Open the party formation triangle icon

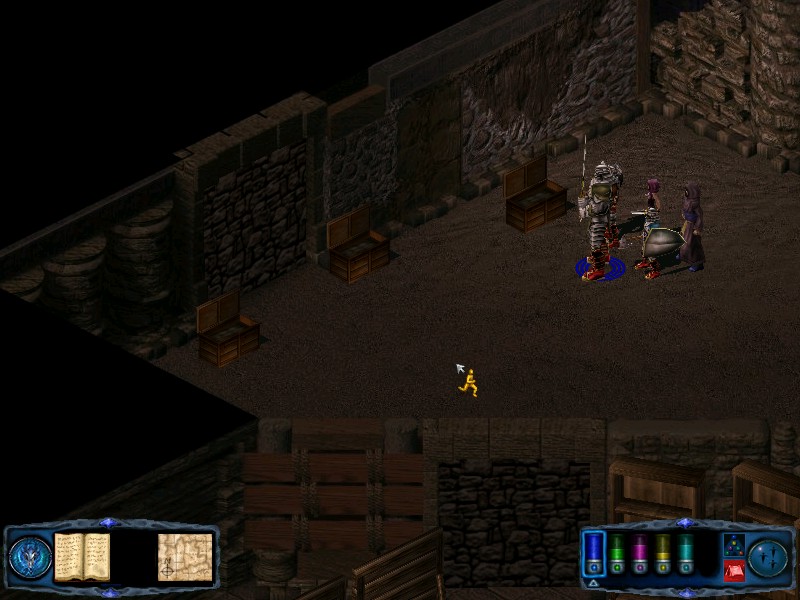[x=732, y=544]
